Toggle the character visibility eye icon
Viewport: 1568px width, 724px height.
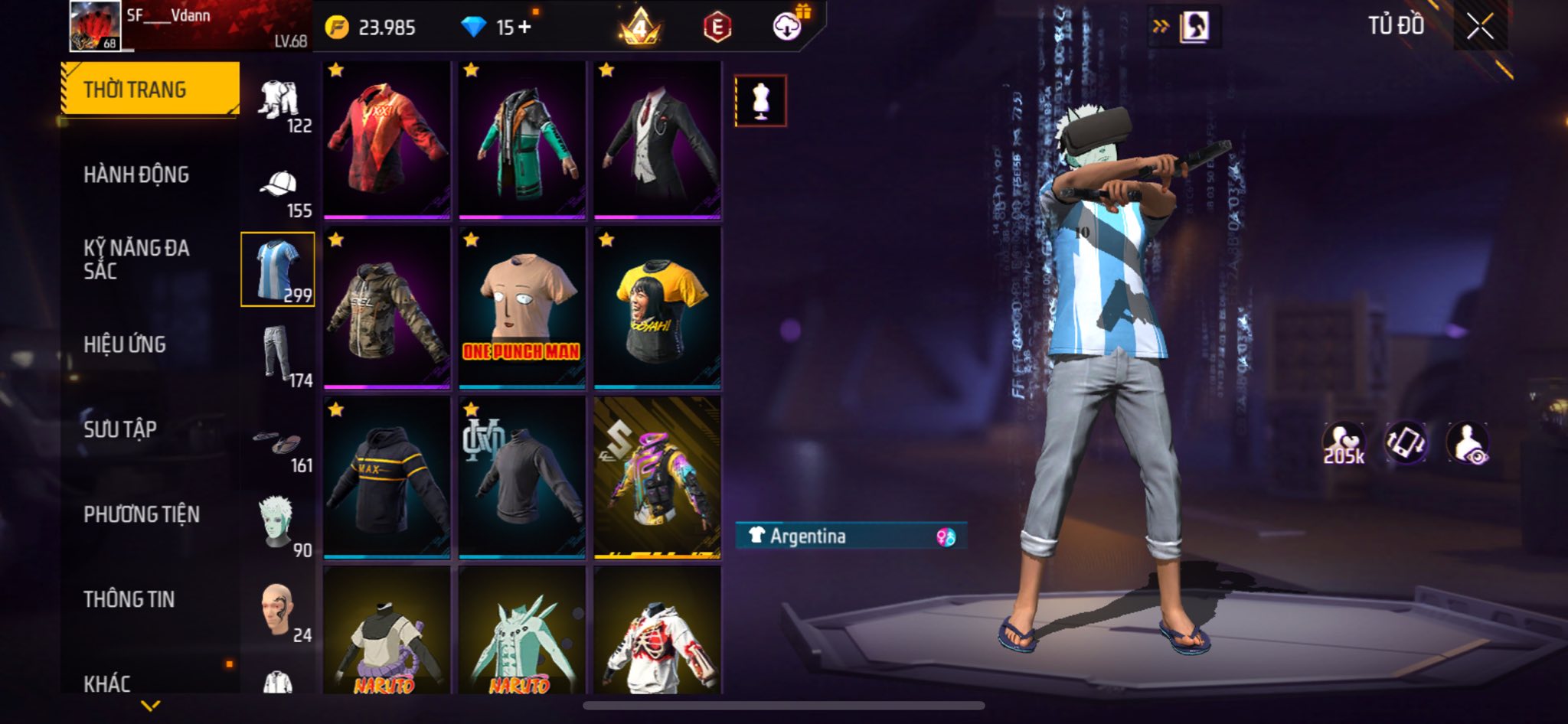(1467, 443)
